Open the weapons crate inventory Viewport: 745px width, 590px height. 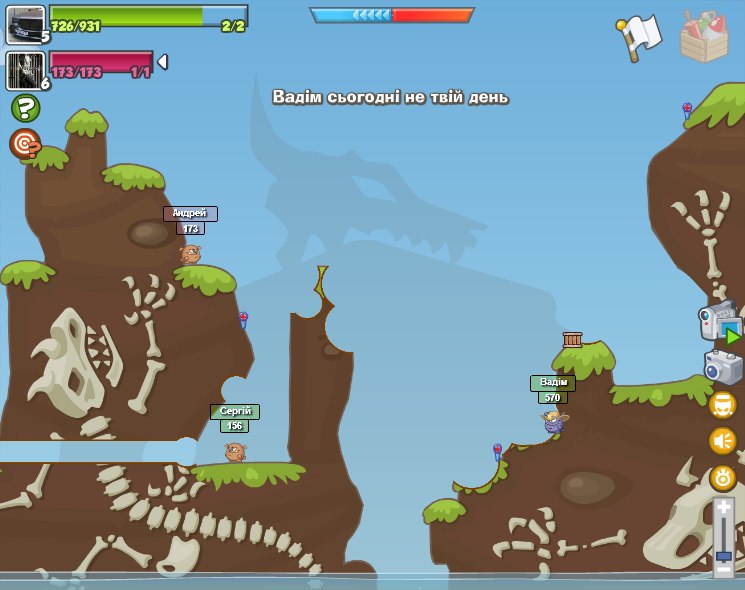coord(704,36)
